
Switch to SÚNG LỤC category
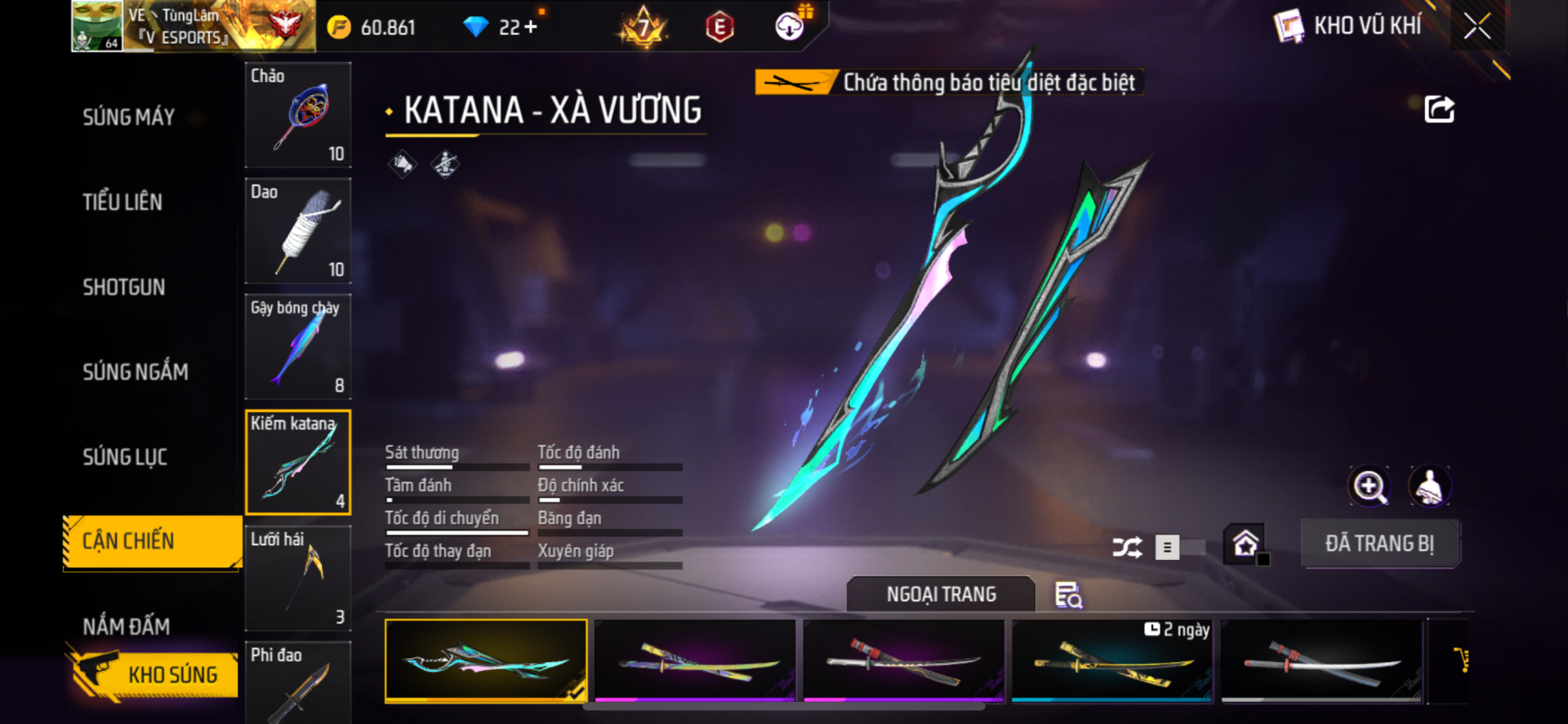[125, 457]
